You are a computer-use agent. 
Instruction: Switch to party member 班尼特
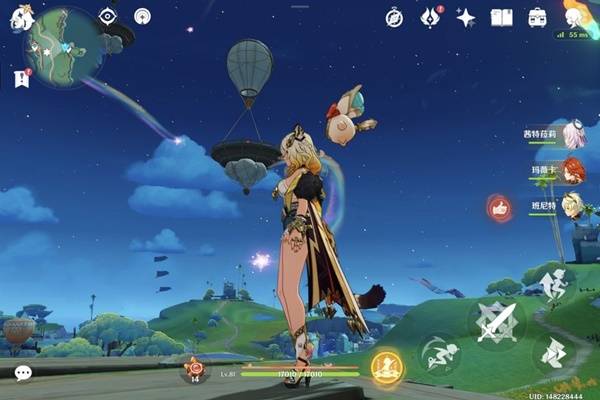click(x=572, y=206)
